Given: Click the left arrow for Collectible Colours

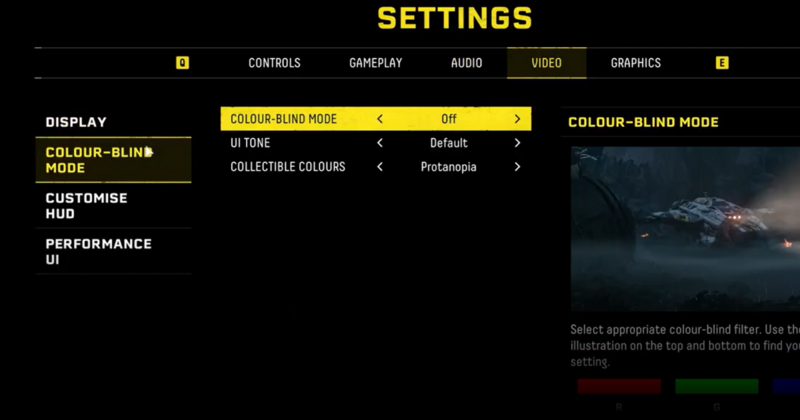Looking at the screenshot, I should click(380, 167).
